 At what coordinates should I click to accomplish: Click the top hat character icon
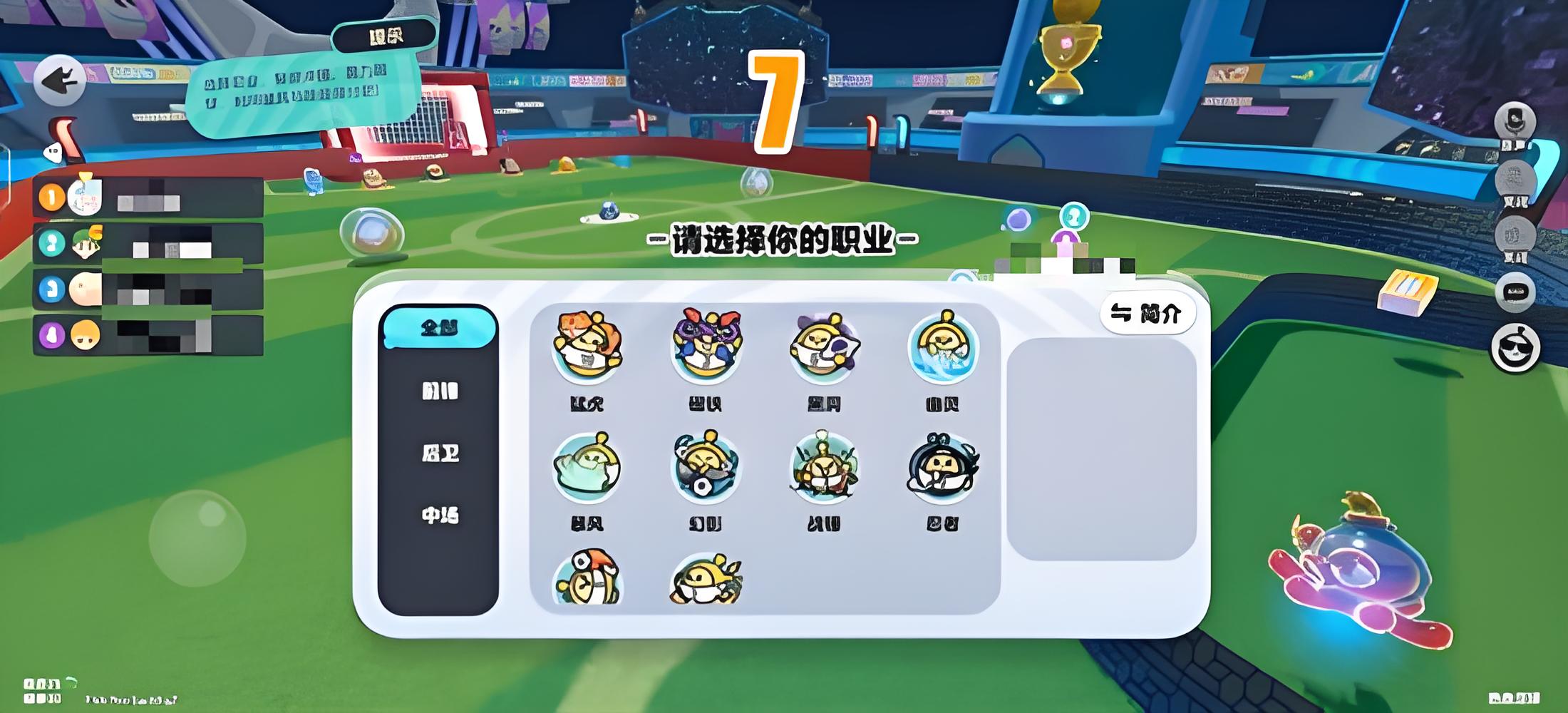1515,121
